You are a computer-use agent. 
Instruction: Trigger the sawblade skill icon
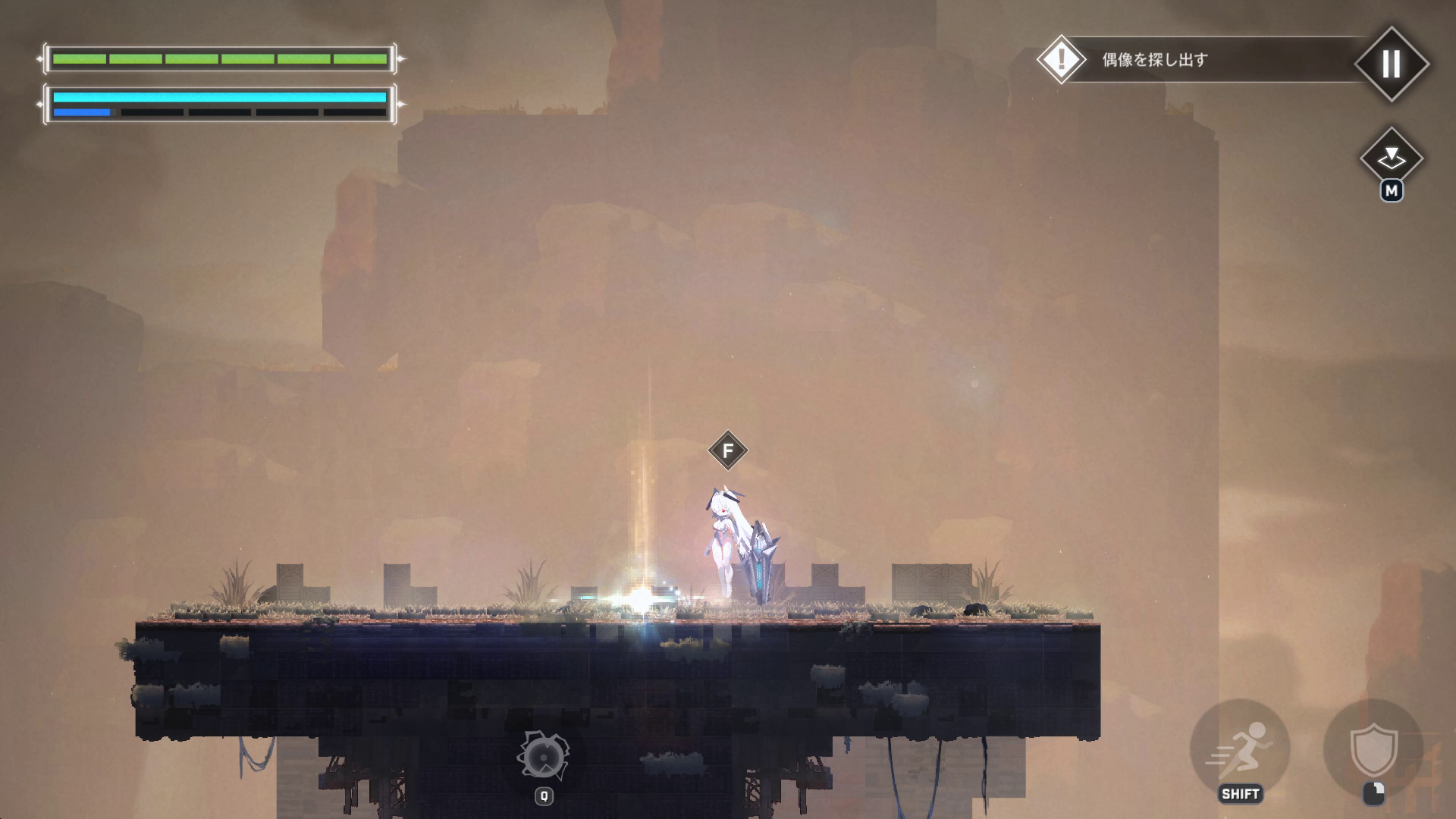pos(543,756)
